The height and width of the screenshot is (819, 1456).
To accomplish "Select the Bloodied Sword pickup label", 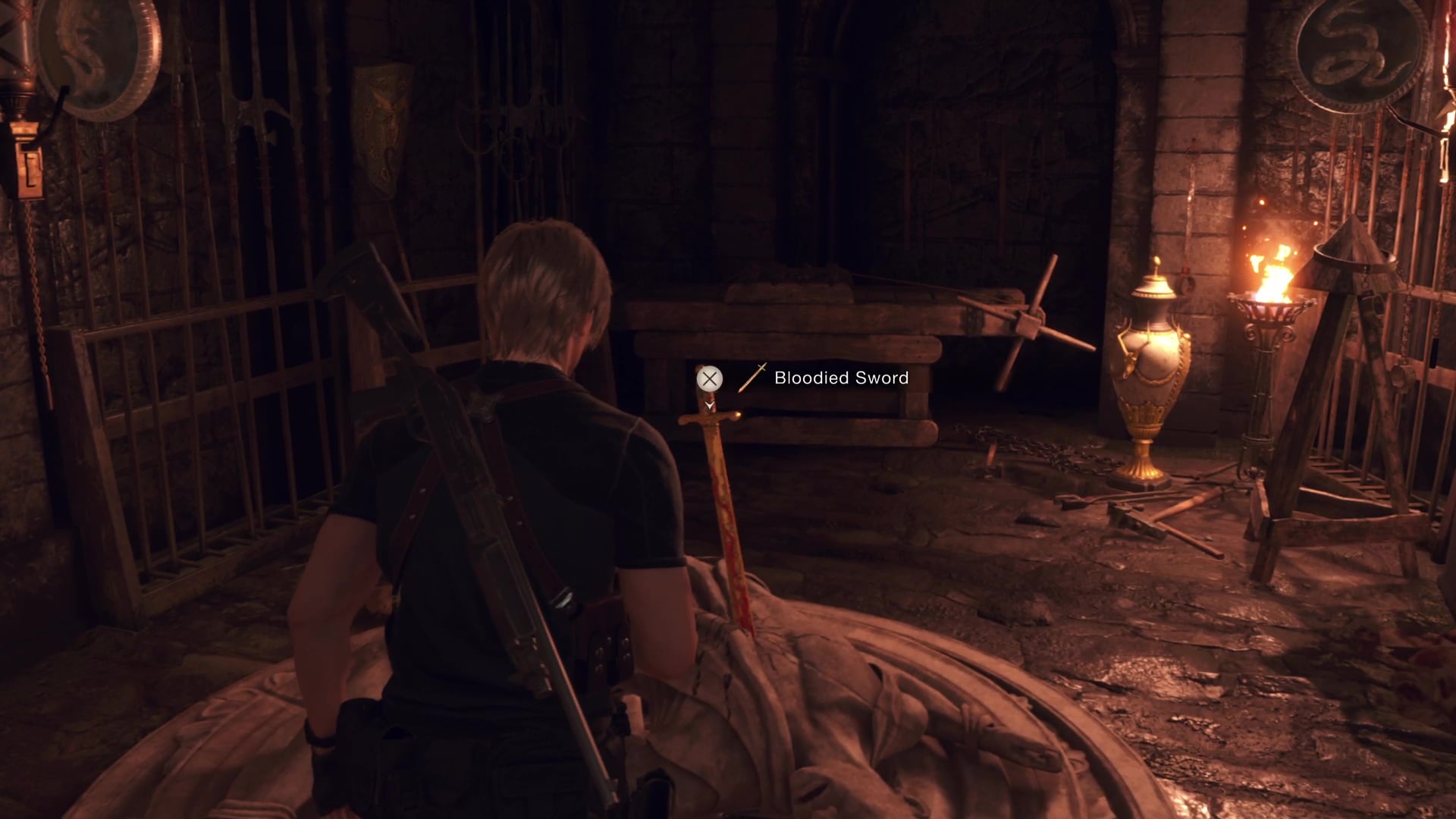I will (840, 378).
